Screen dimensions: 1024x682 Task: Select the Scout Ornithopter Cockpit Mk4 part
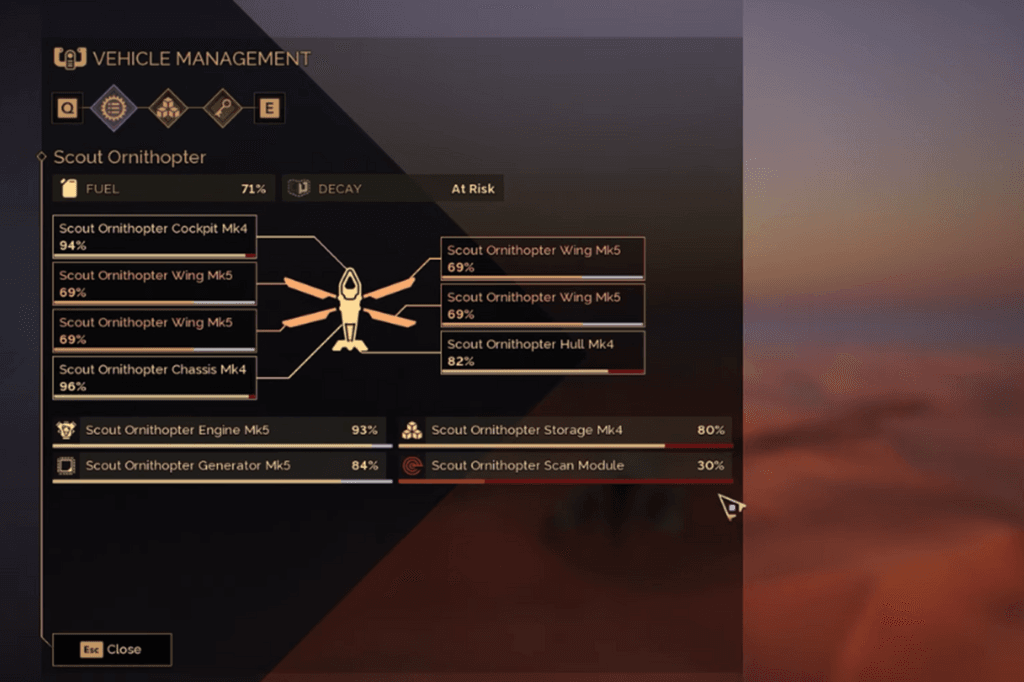[155, 237]
